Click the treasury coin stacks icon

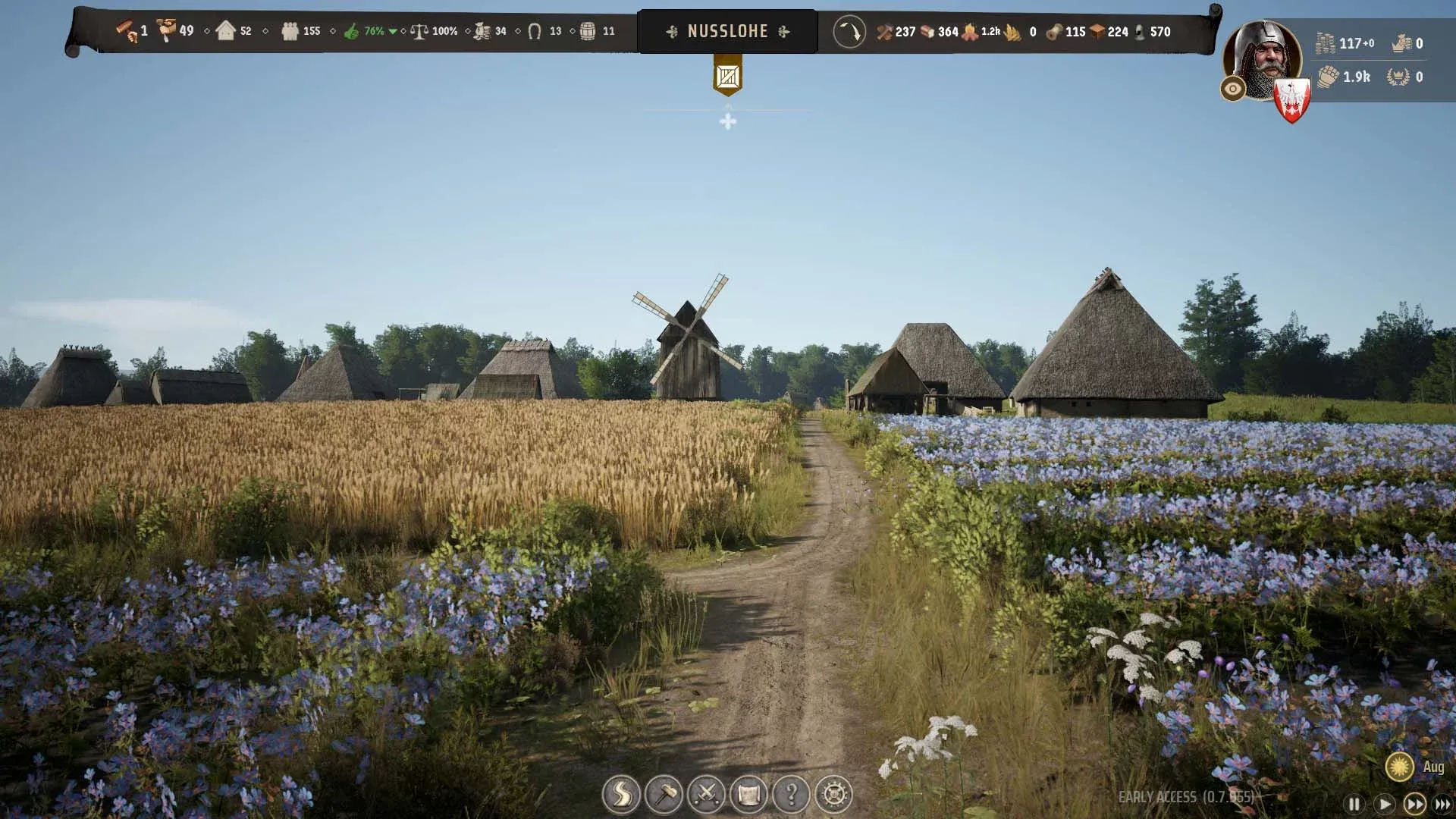point(1325,43)
